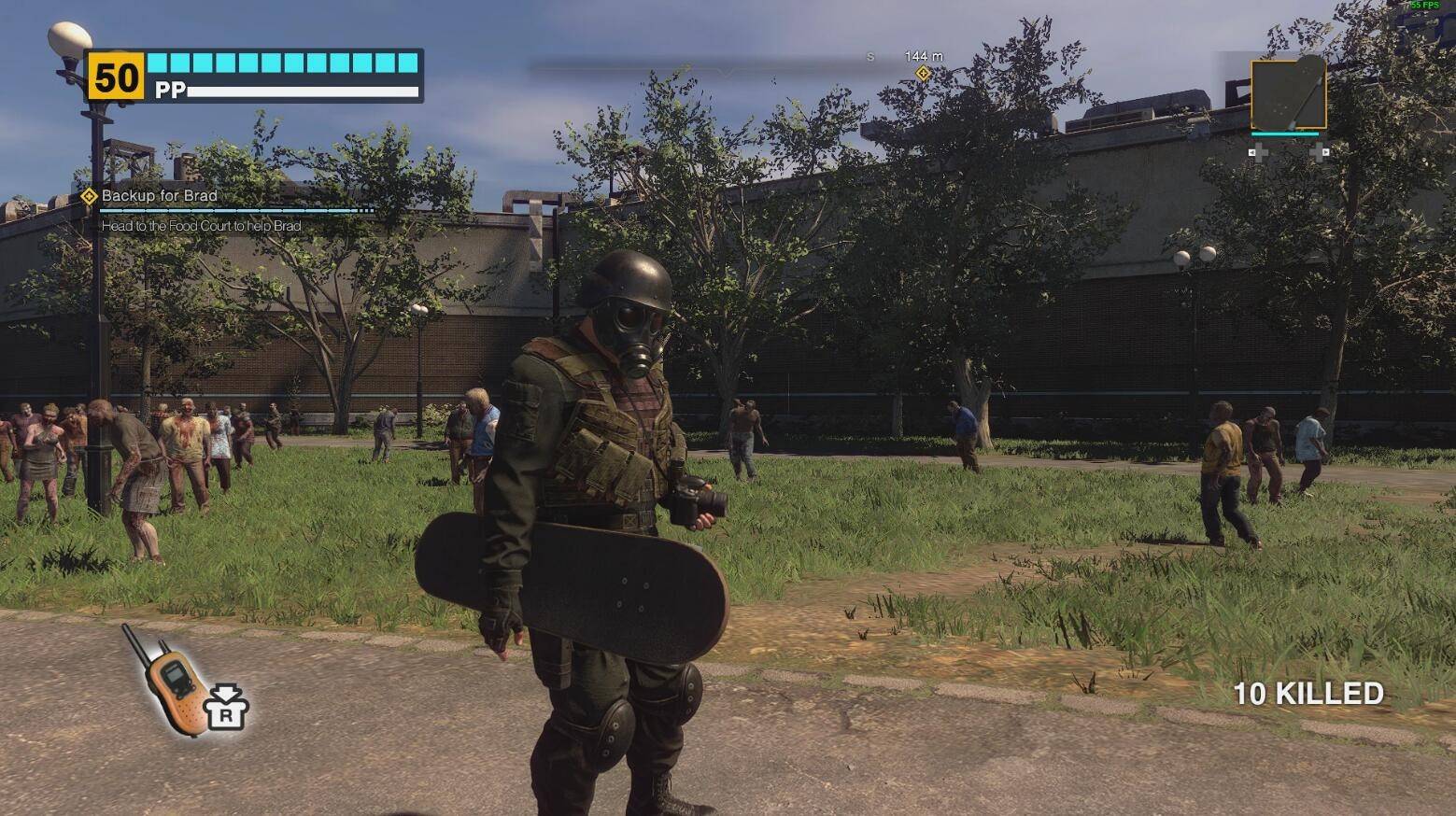Open the minimap in the corner
The height and width of the screenshot is (816, 1456).
(1288, 93)
